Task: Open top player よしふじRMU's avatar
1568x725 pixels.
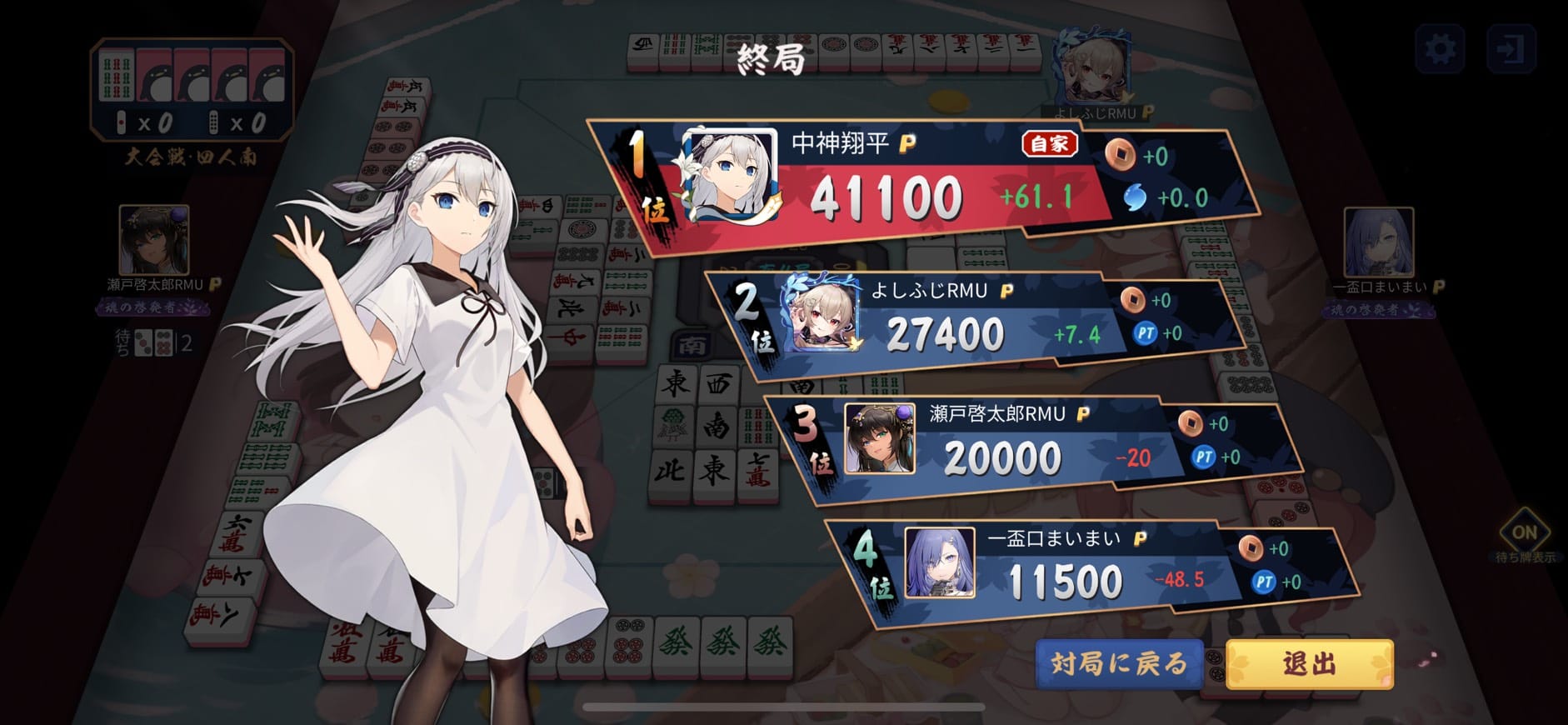Action: coord(1092,70)
